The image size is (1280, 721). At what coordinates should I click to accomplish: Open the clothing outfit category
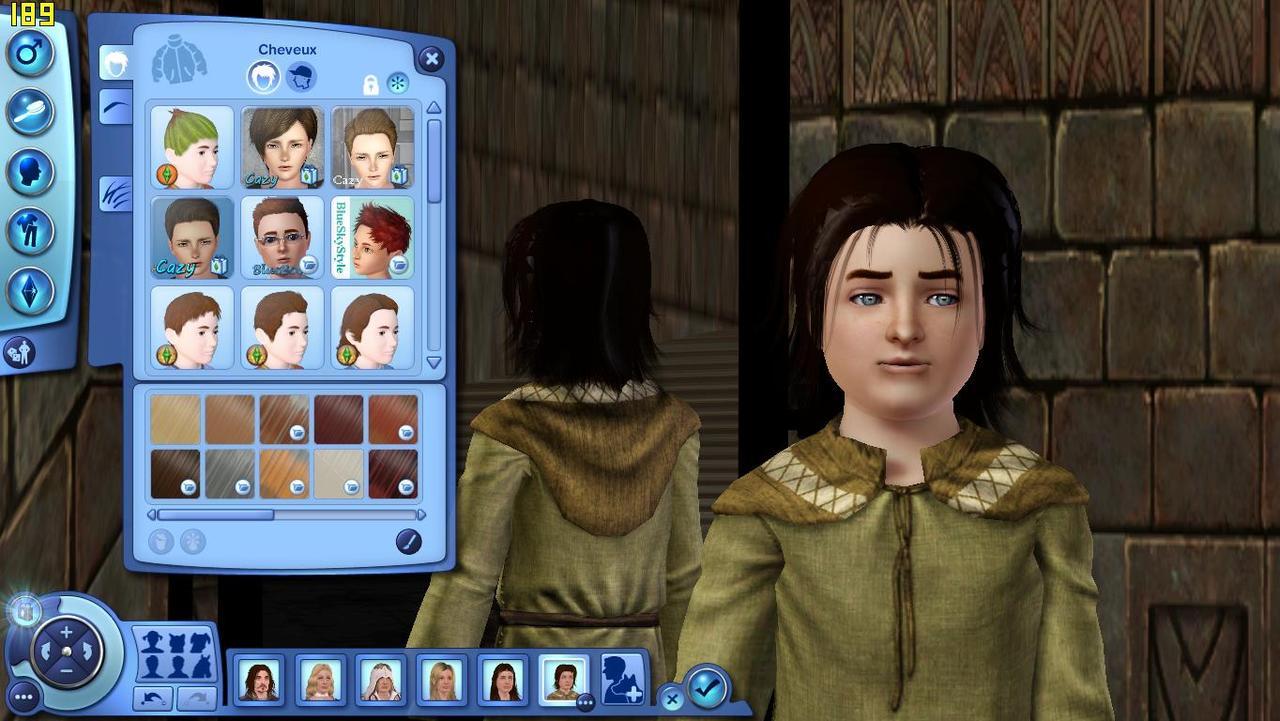[30, 230]
